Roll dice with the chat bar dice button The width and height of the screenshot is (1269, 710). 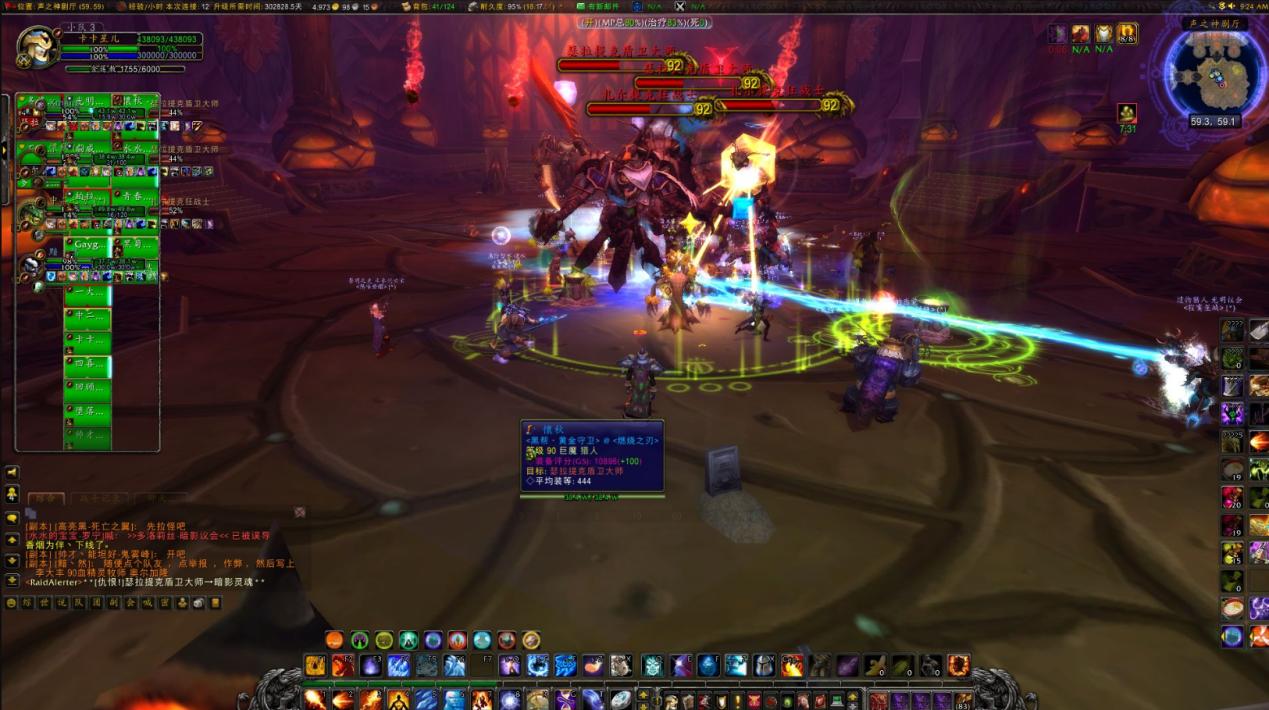(198, 603)
